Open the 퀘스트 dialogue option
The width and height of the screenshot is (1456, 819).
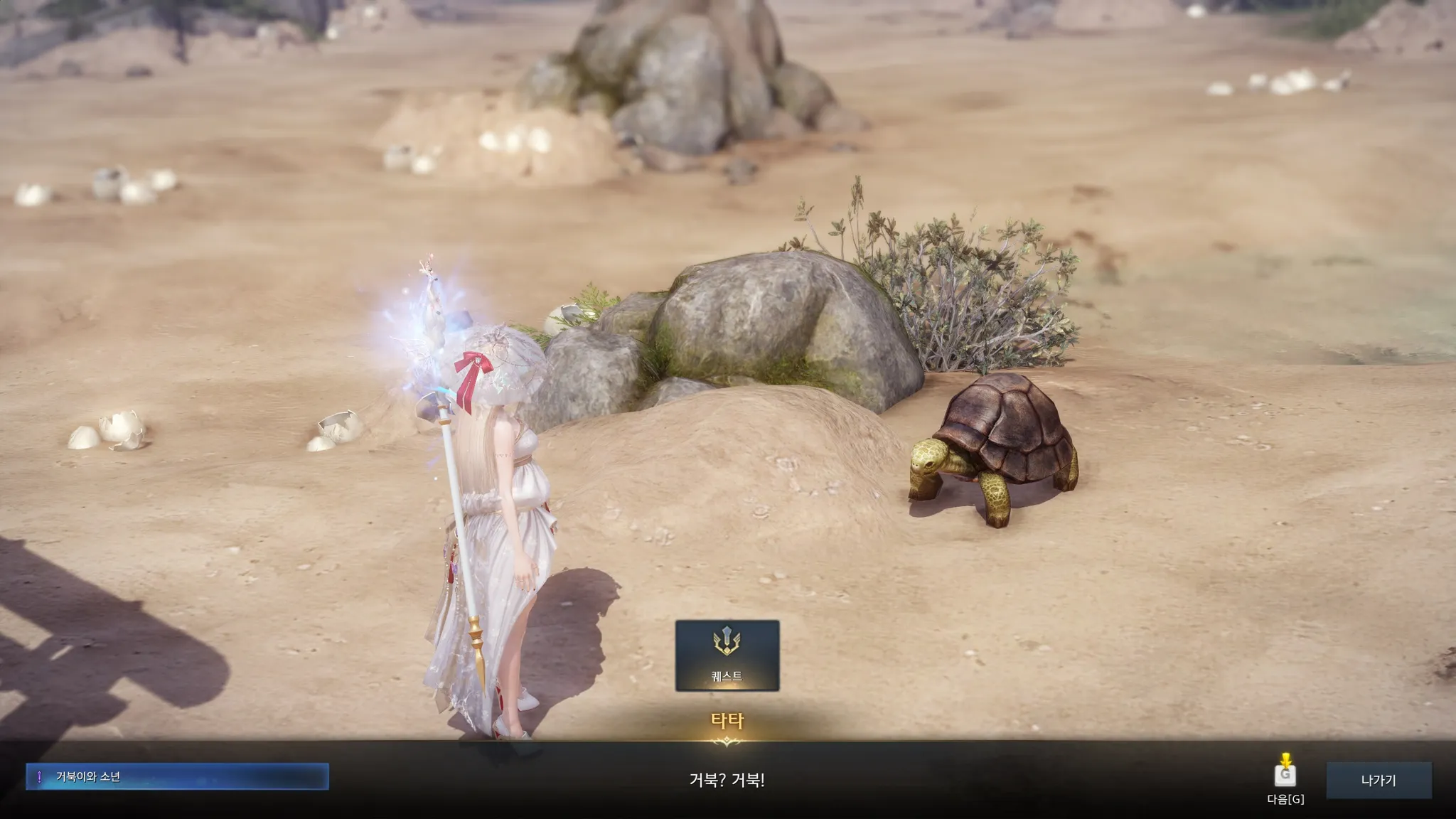point(727,655)
